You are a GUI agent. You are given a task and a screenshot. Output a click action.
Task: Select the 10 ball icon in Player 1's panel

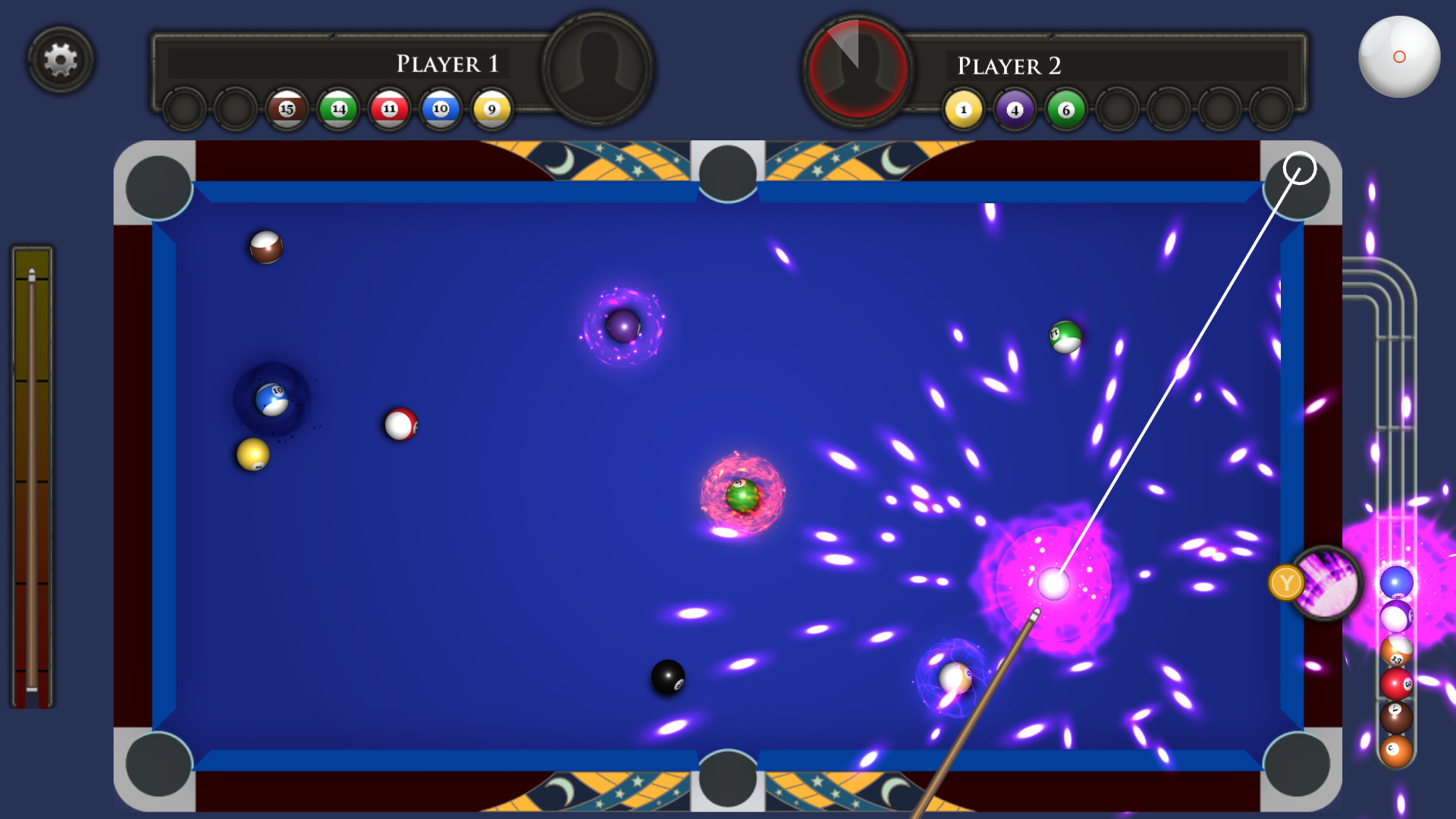coord(440,108)
